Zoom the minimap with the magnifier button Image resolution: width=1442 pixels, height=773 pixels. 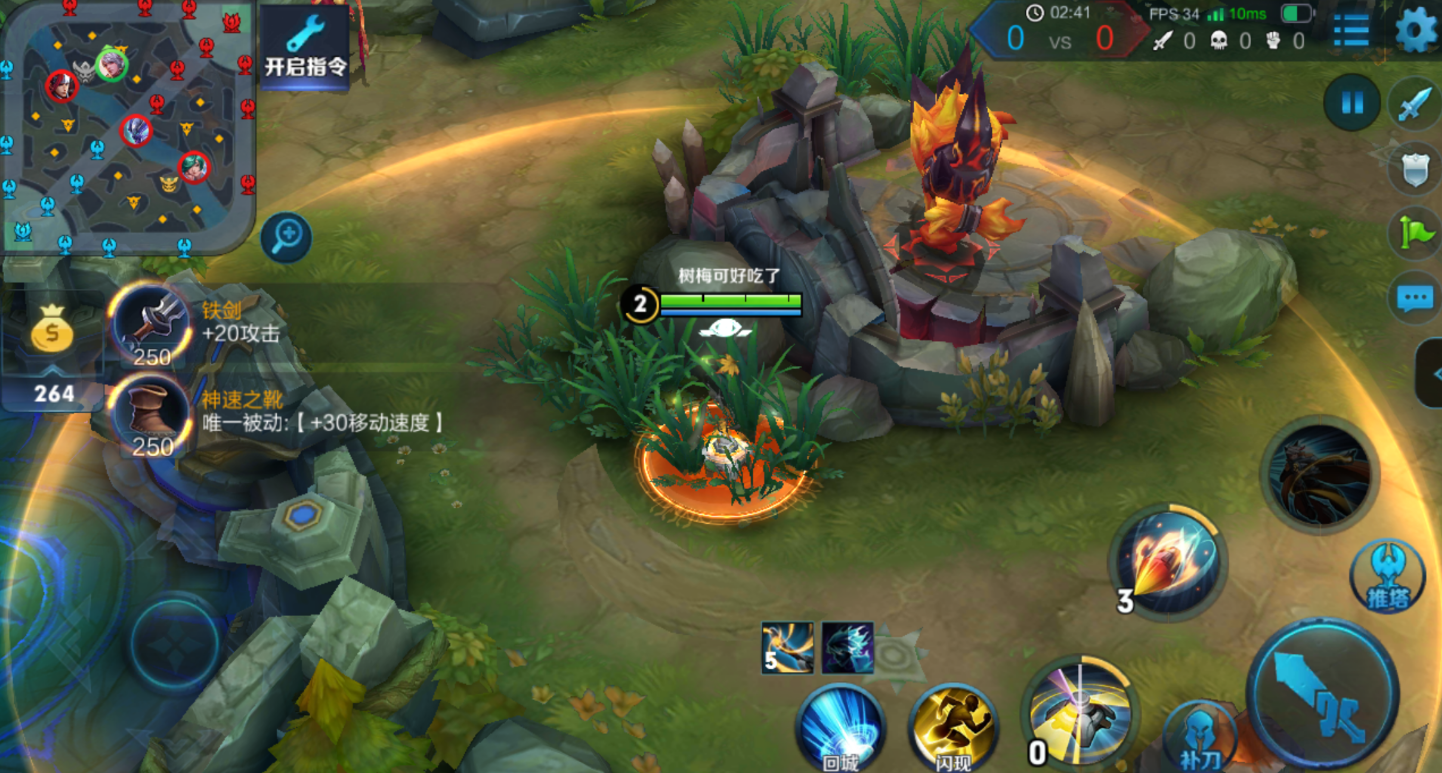287,237
